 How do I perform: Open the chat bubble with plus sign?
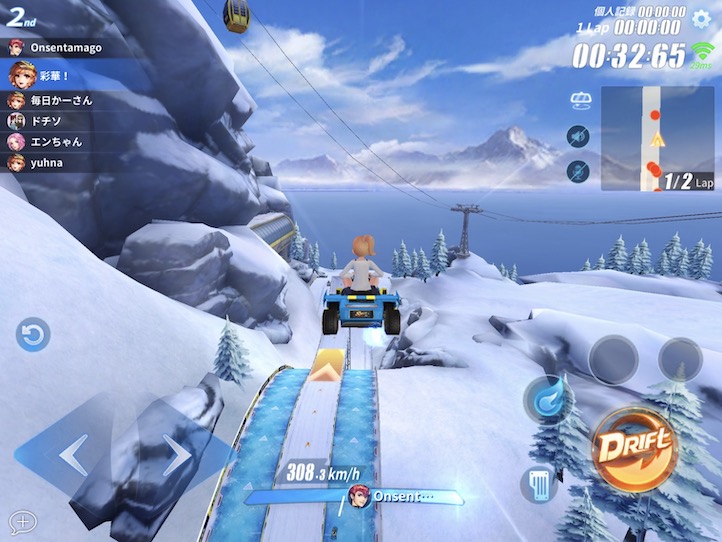coord(22,521)
